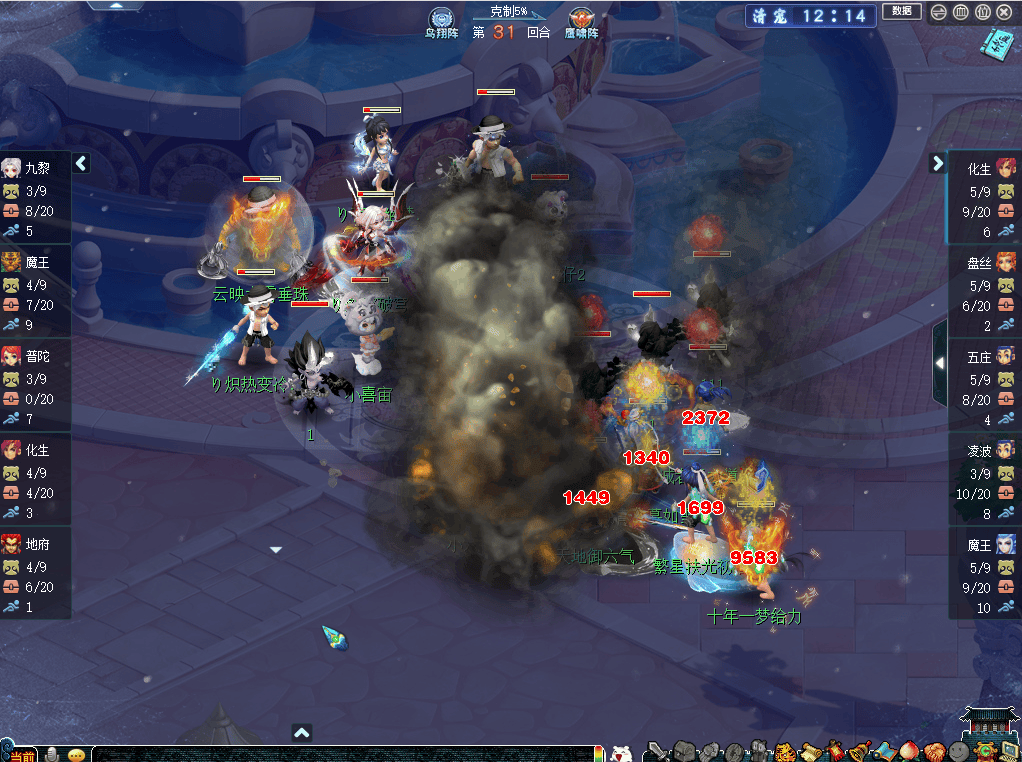1022x762 pixels.
Task: Close the battle view with the X button
Action: pyautogui.click(x=1004, y=12)
